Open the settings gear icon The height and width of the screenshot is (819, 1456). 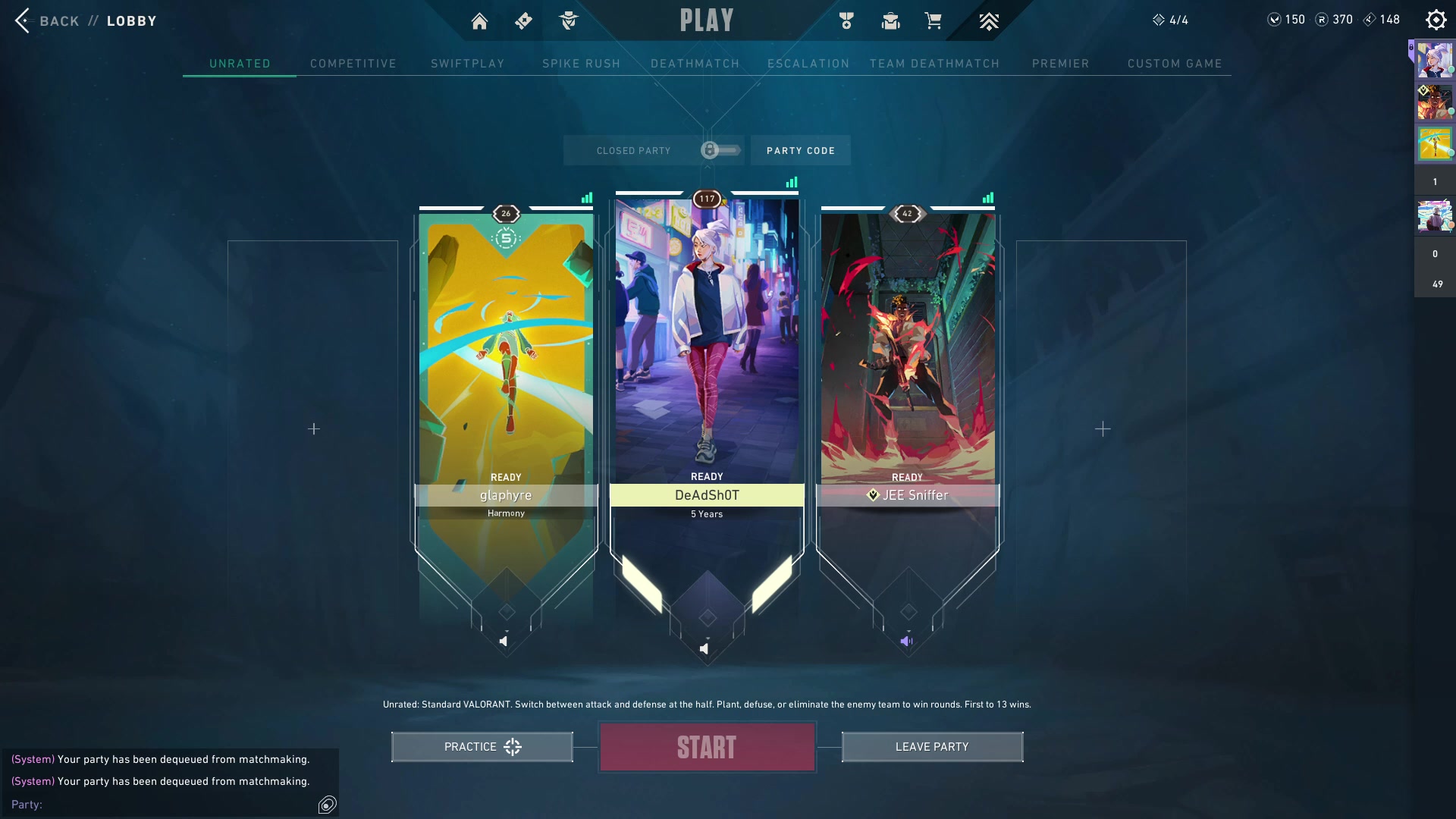1436,20
